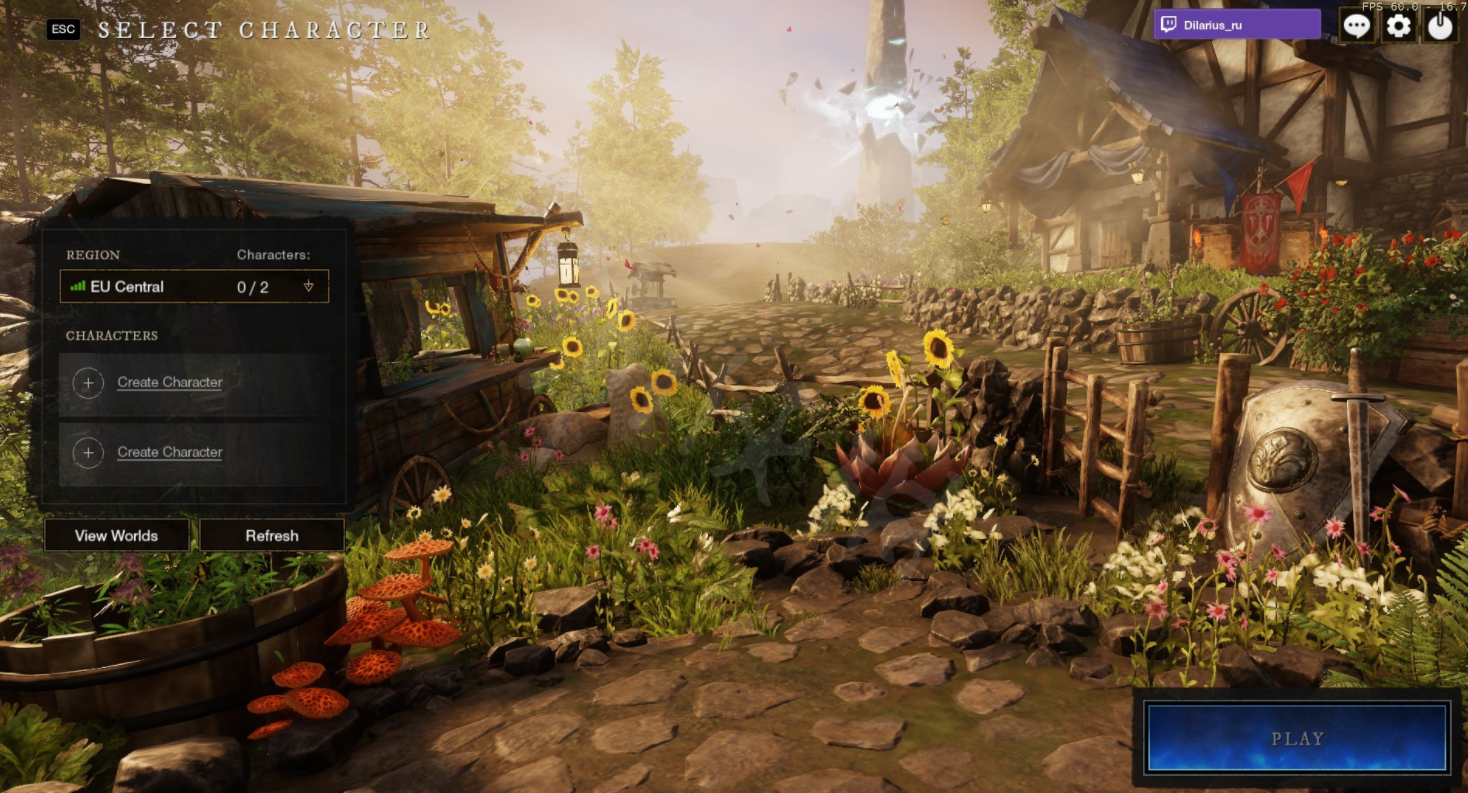Open settings via the gear icon

click(1398, 26)
